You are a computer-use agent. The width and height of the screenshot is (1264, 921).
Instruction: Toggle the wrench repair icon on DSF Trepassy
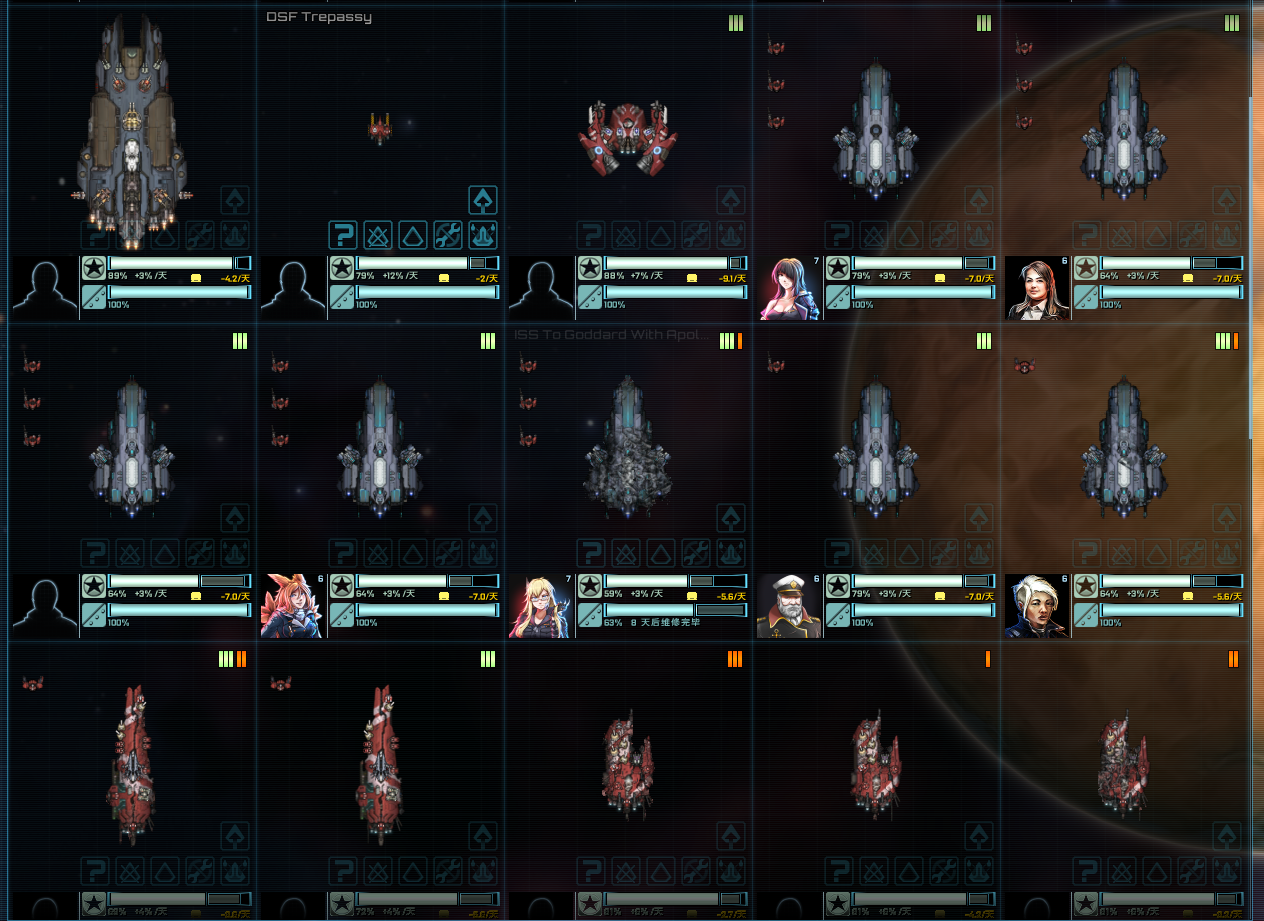pos(448,236)
